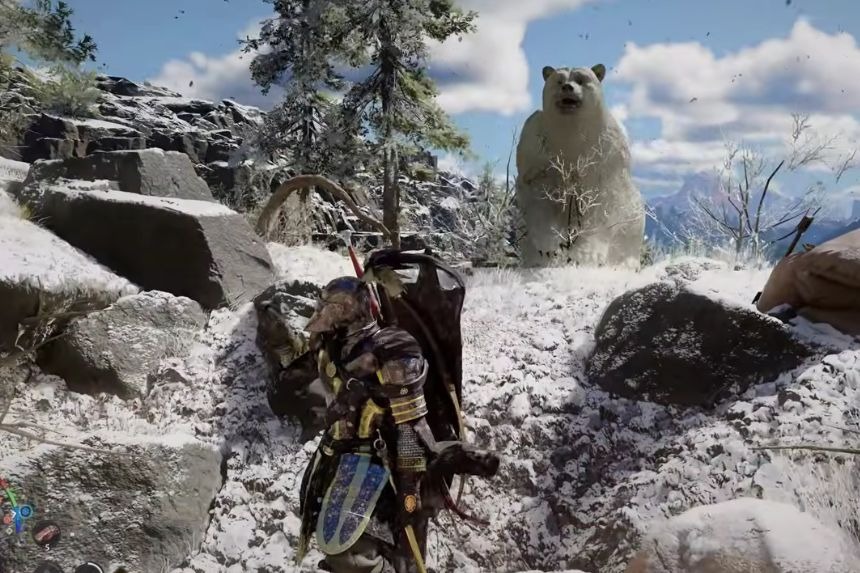The image size is (860, 573).
Task: Select the red consumable item slot showing 5
Action: (x=45, y=535)
